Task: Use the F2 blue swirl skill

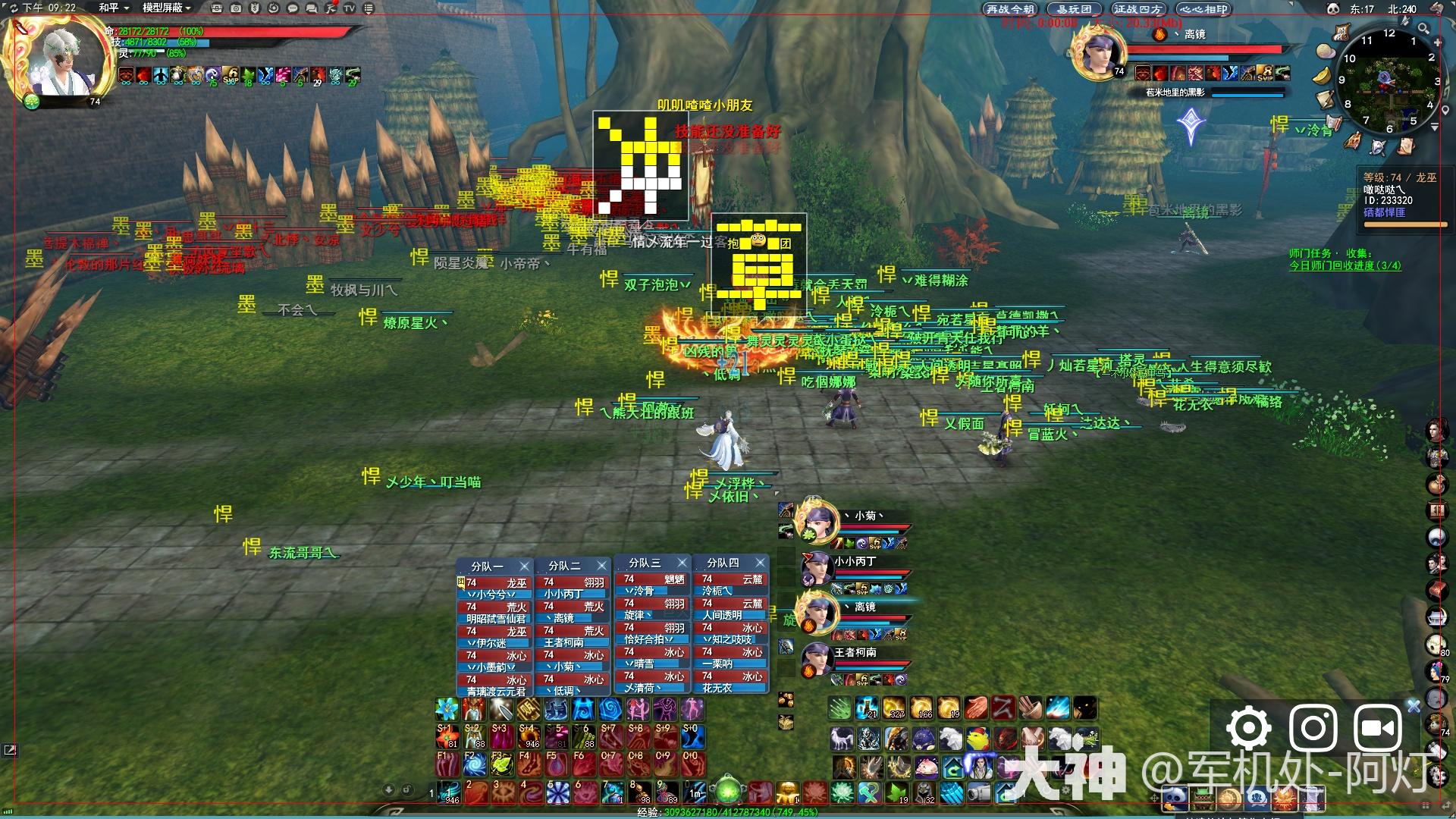Action: (x=474, y=763)
